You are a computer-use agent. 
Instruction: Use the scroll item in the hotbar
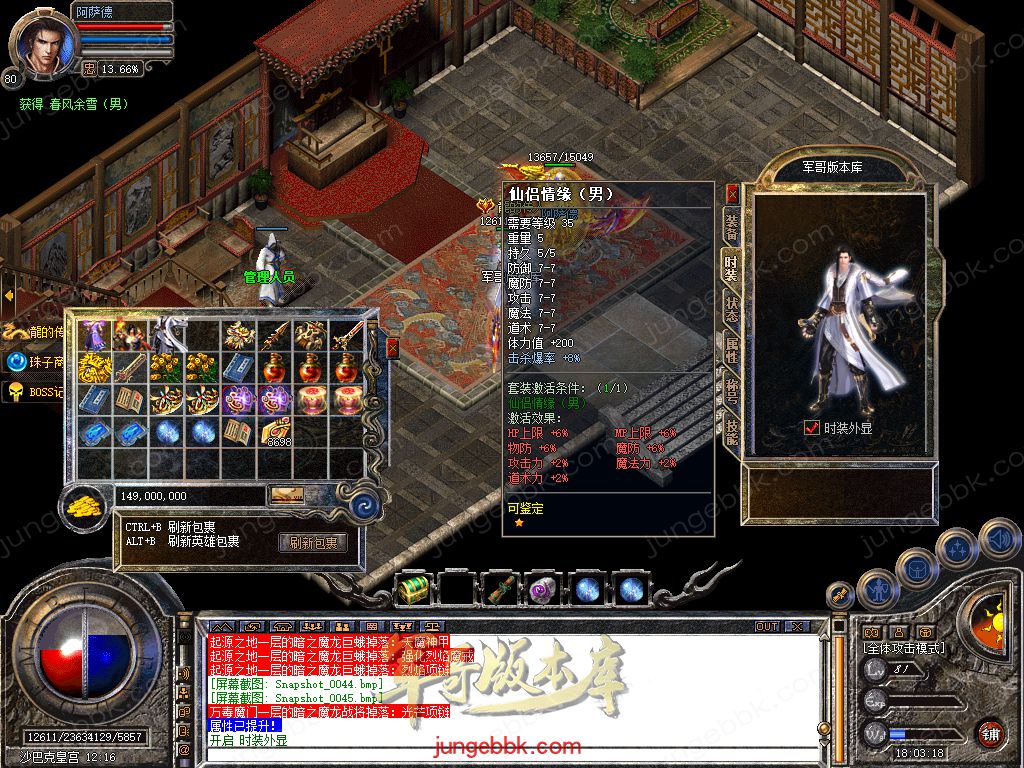pos(501,589)
